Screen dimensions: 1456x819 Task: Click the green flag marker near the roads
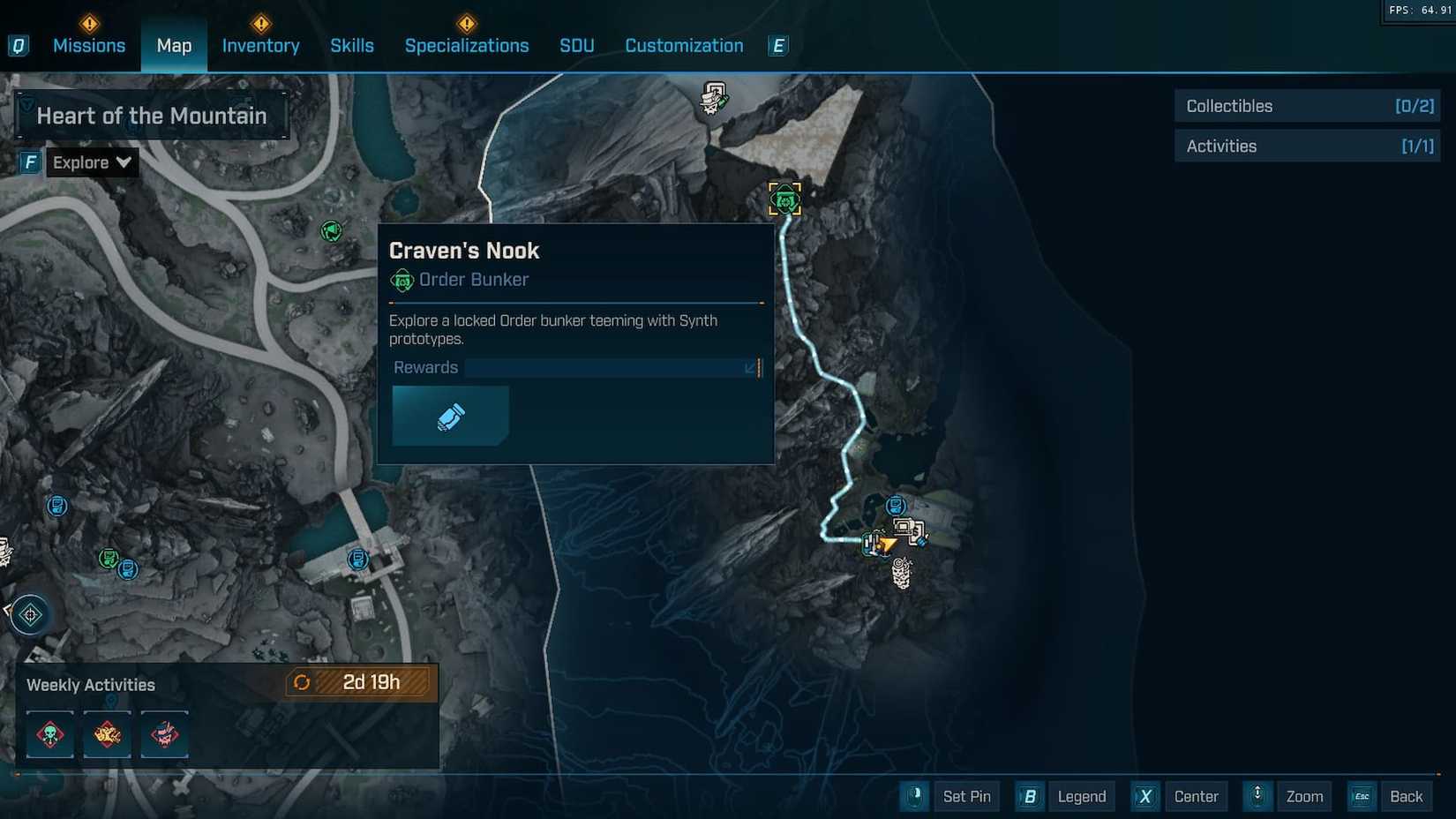pyautogui.click(x=331, y=232)
